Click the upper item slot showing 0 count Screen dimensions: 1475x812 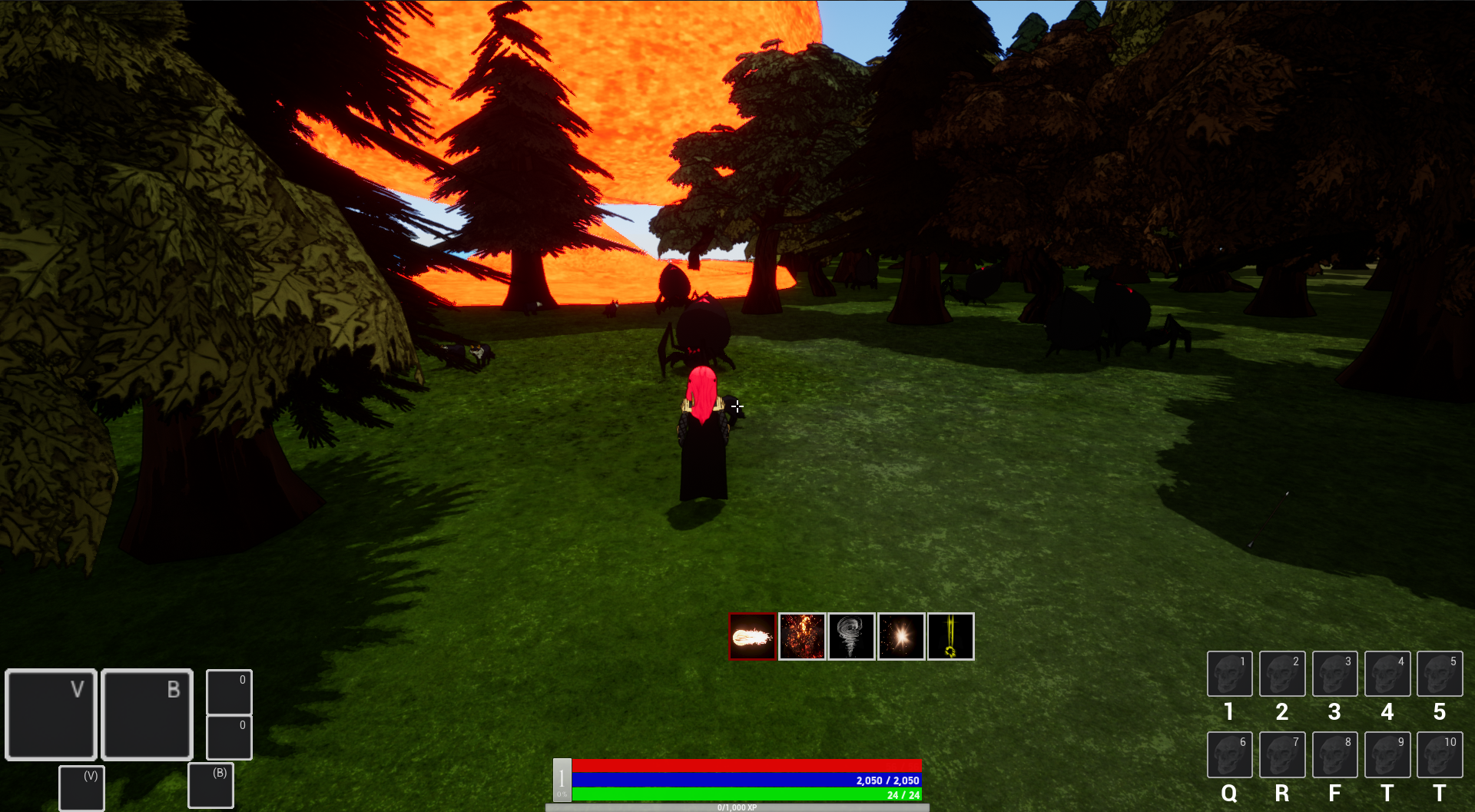click(228, 692)
